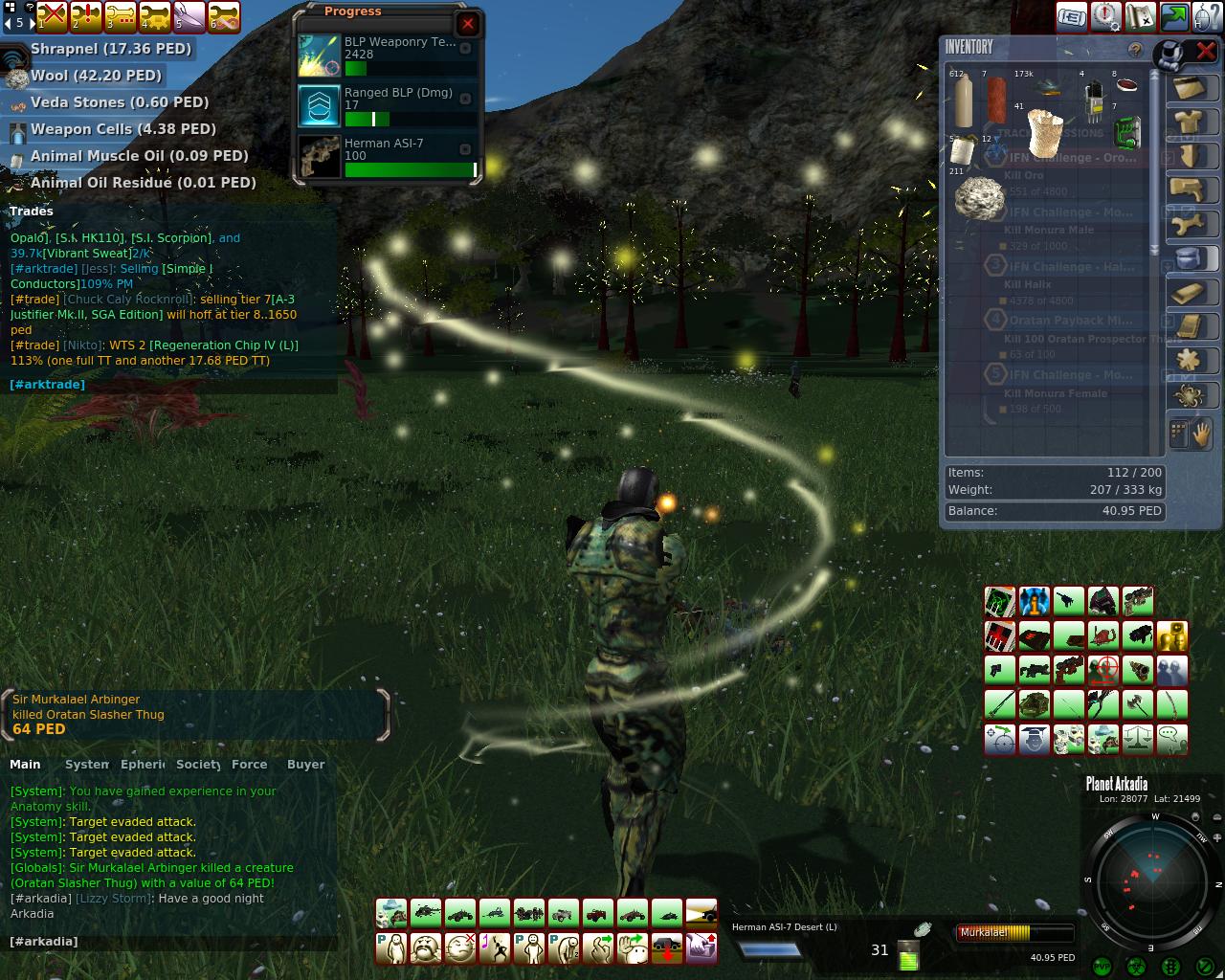Select the animal hide stack of 41
The image size is (1225, 980).
pyautogui.click(x=1044, y=132)
